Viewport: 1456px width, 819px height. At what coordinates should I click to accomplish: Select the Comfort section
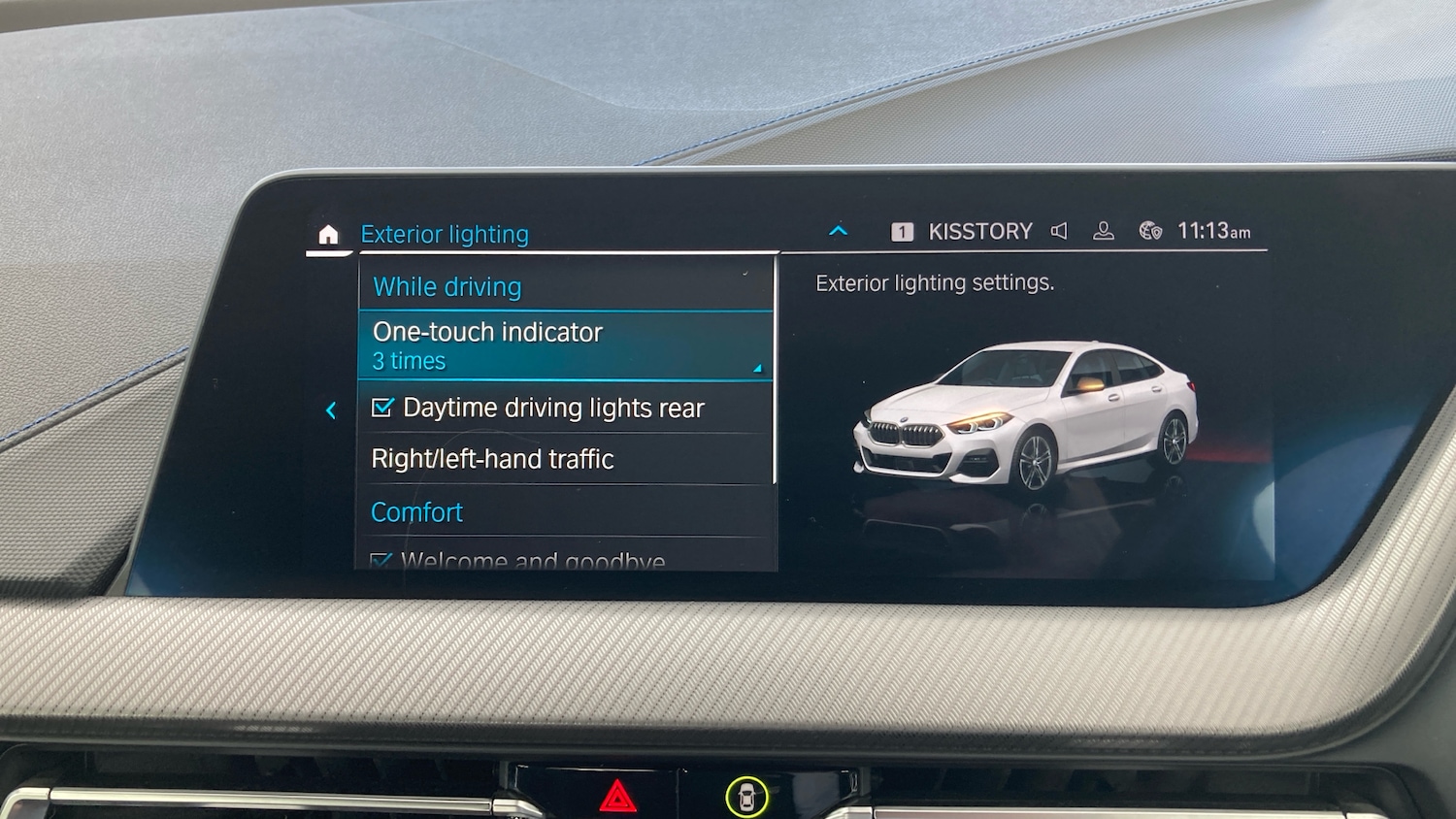pyautogui.click(x=416, y=511)
